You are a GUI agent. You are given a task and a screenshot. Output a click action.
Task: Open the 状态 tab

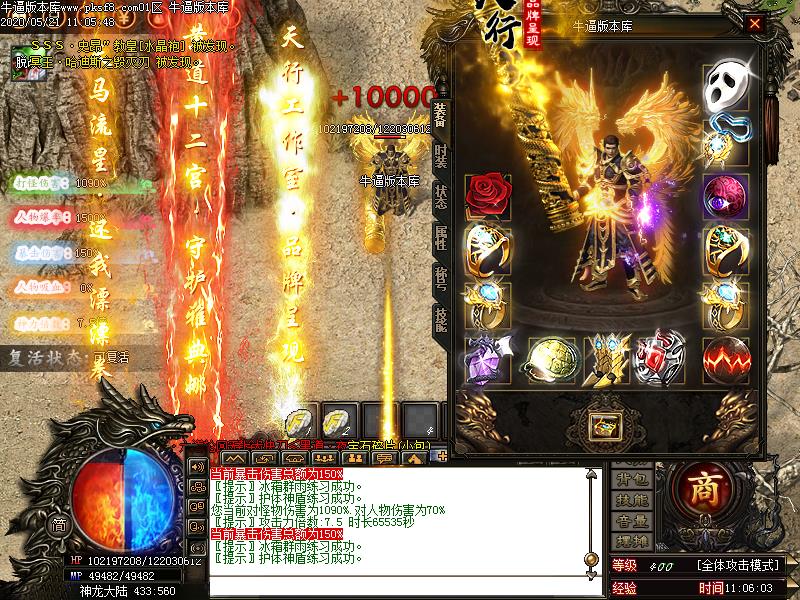(441, 196)
